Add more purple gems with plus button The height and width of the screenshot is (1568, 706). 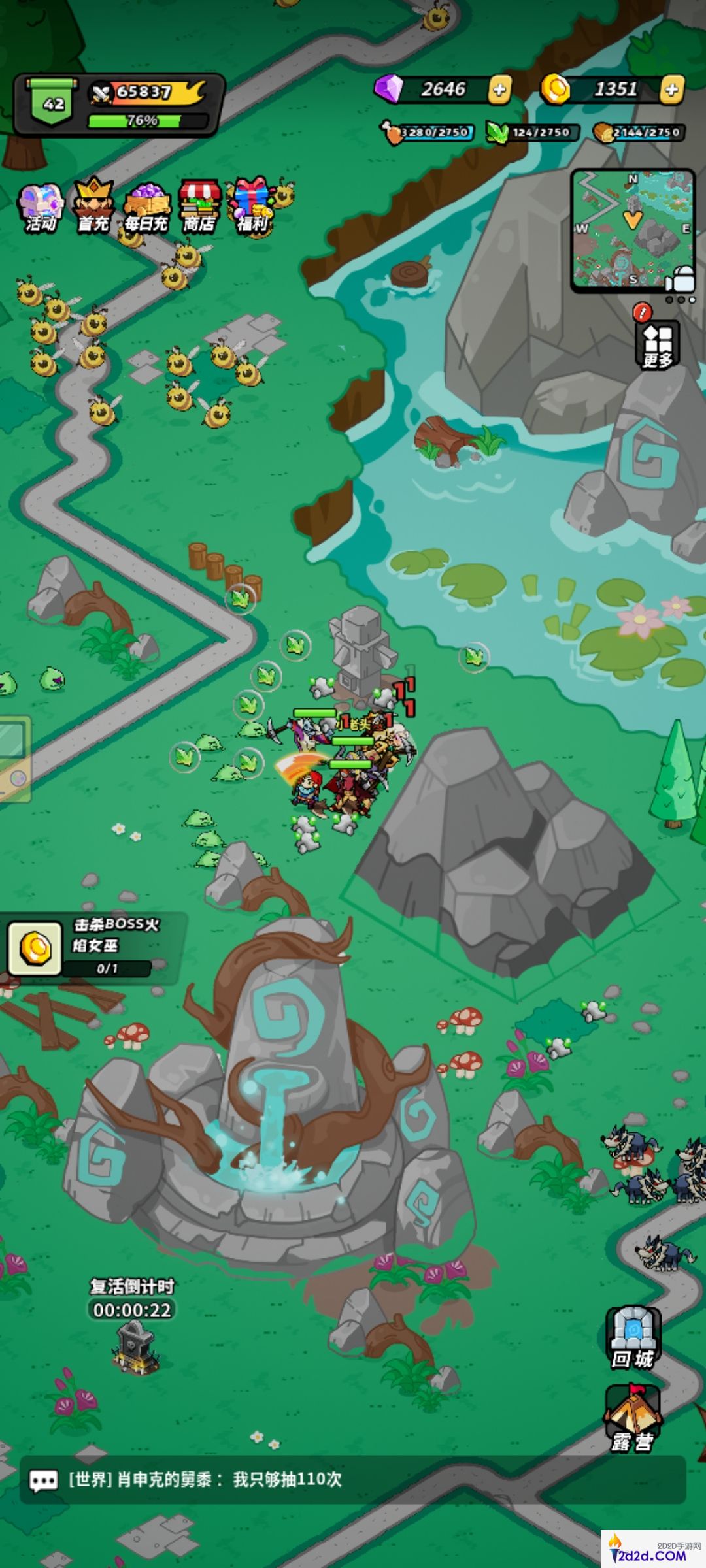(499, 90)
